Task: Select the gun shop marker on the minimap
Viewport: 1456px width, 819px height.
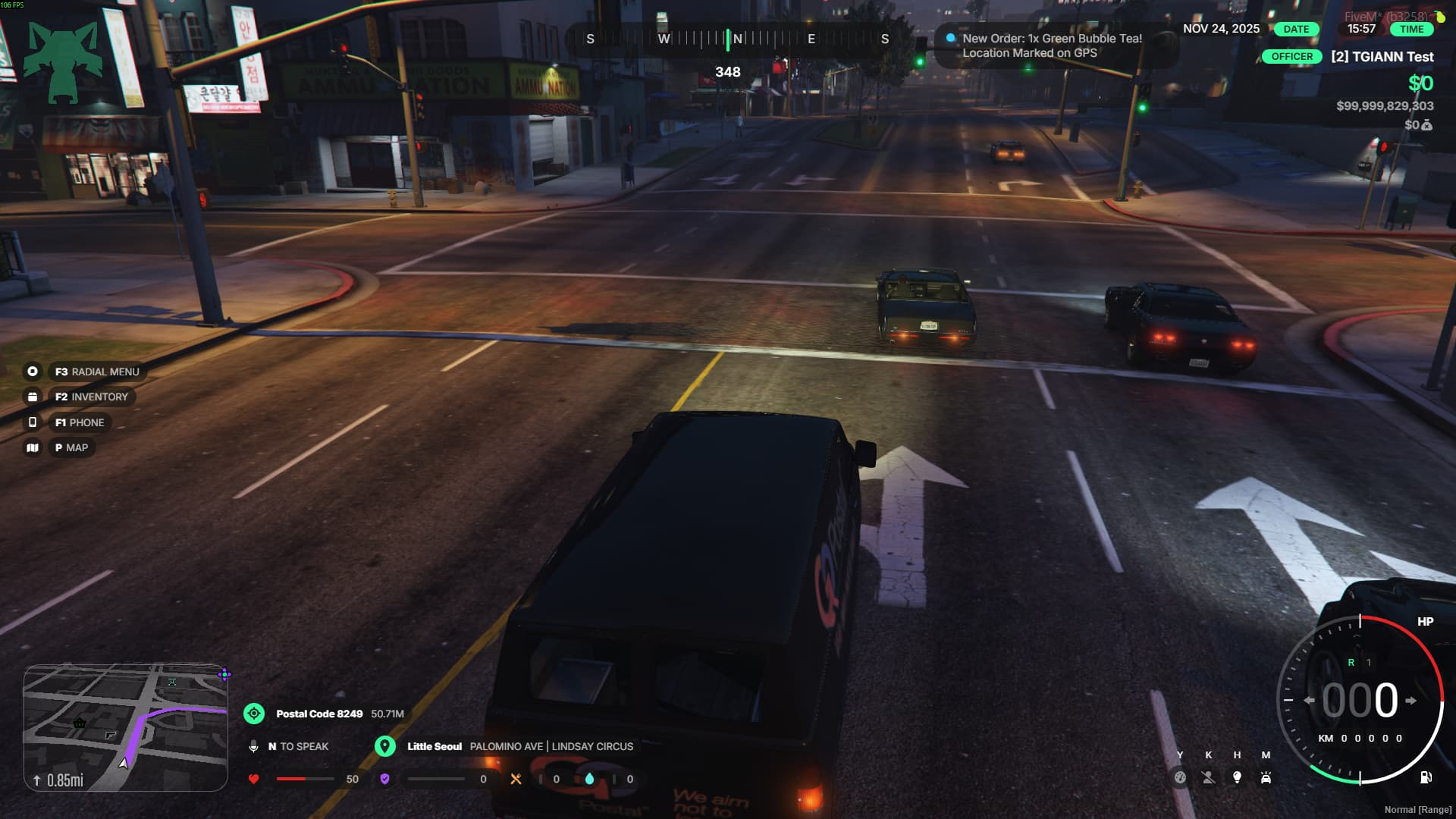Action: (x=111, y=735)
